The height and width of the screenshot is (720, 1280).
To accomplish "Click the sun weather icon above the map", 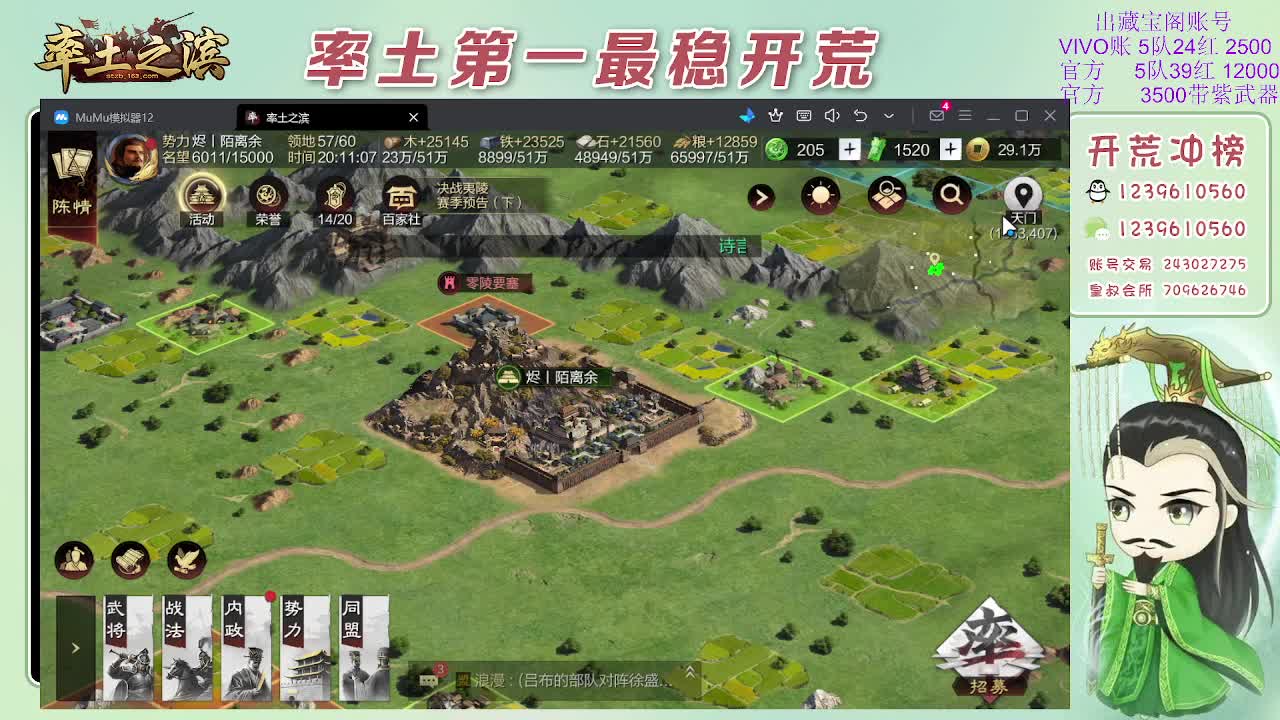I will pos(821,196).
